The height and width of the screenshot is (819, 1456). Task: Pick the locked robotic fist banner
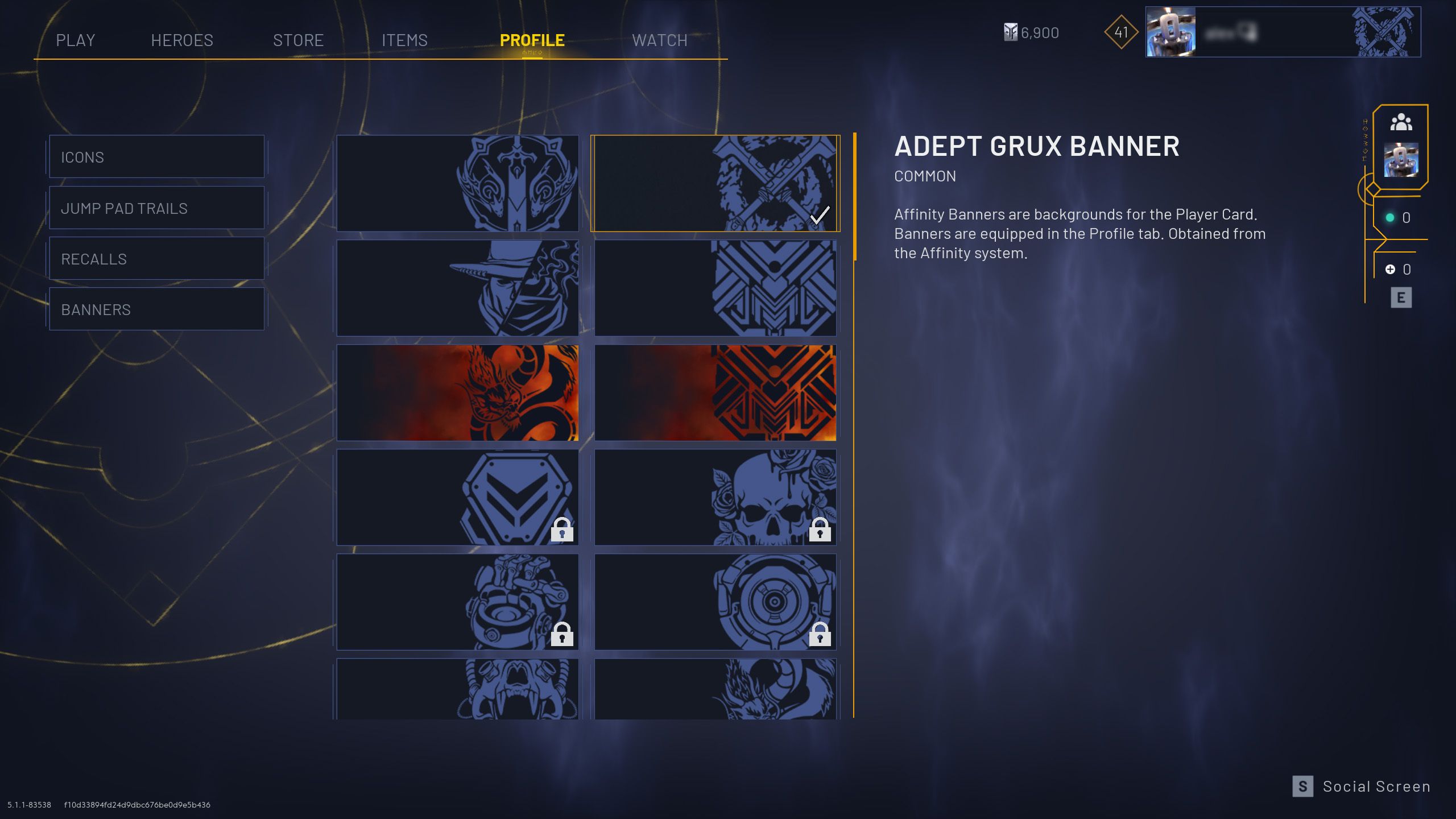[457, 602]
